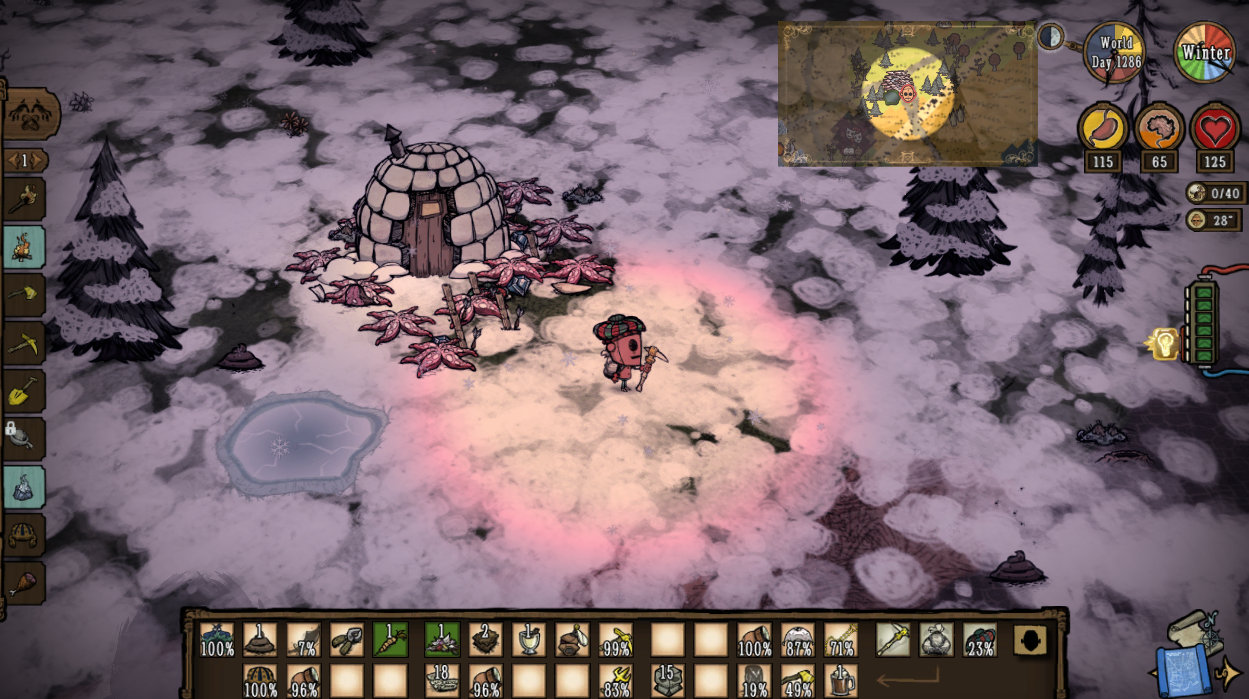Select the torch crafting shortcut

click(x=25, y=200)
